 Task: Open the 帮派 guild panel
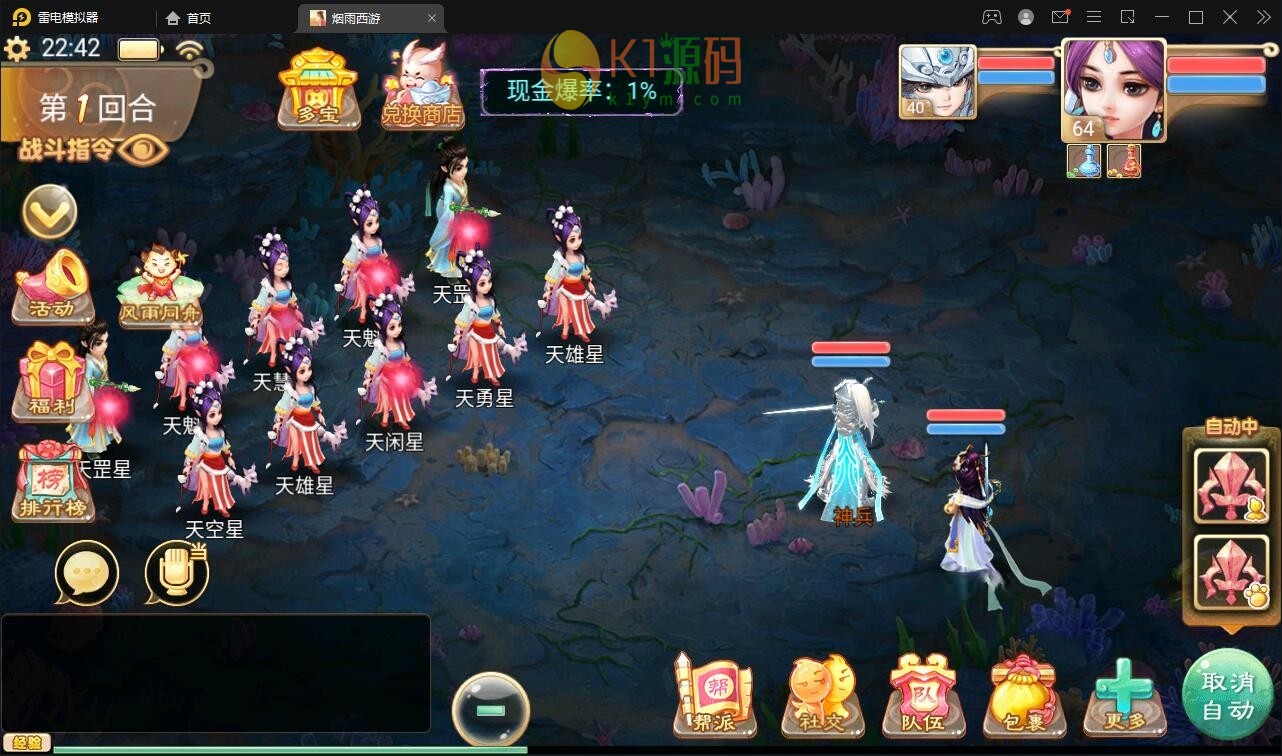coord(712,695)
